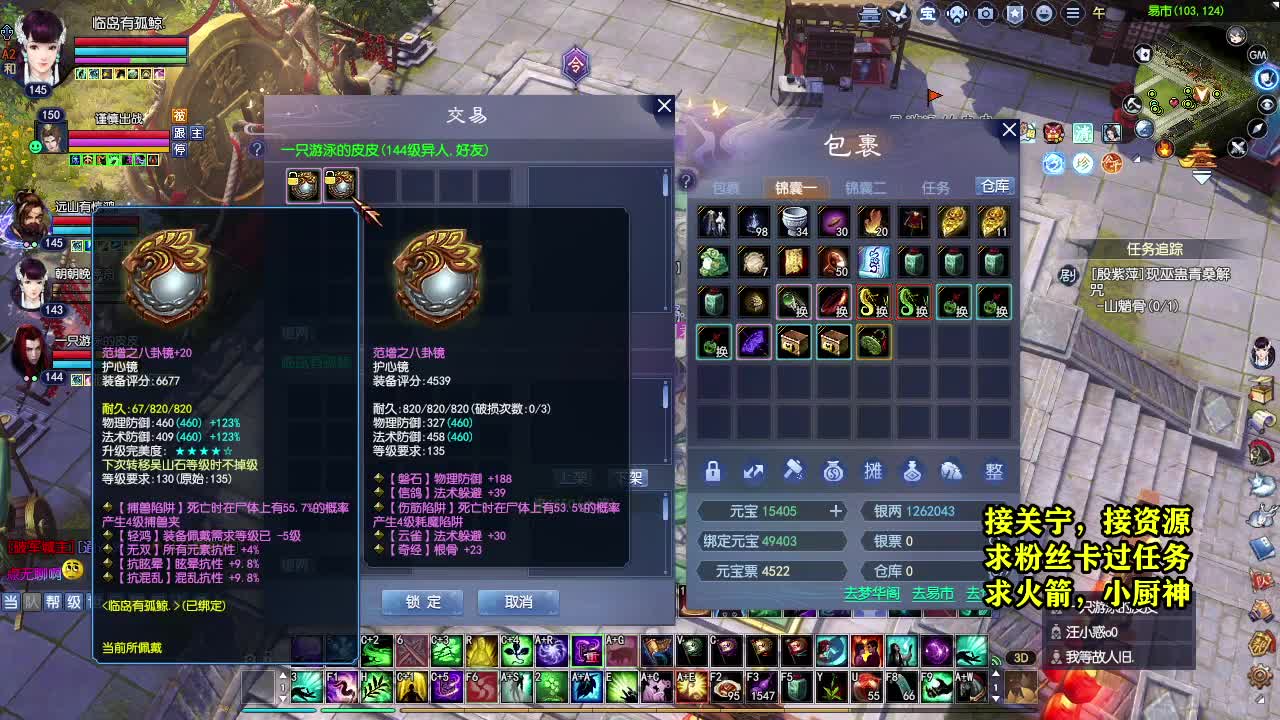Toggle stop (停) next to 谨慎出战
1280x720 pixels.
(179, 150)
